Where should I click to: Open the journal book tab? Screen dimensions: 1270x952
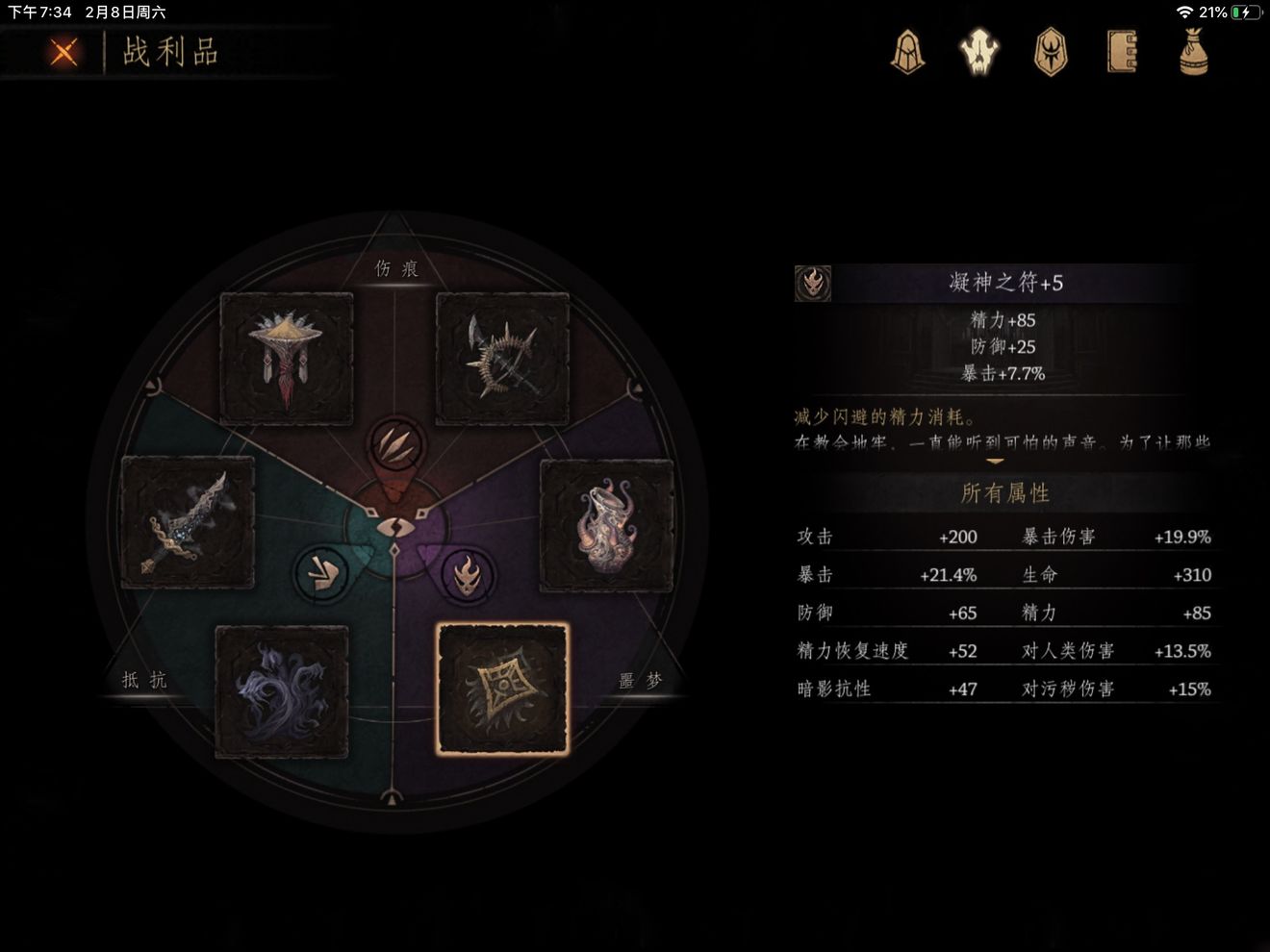[x=1122, y=51]
